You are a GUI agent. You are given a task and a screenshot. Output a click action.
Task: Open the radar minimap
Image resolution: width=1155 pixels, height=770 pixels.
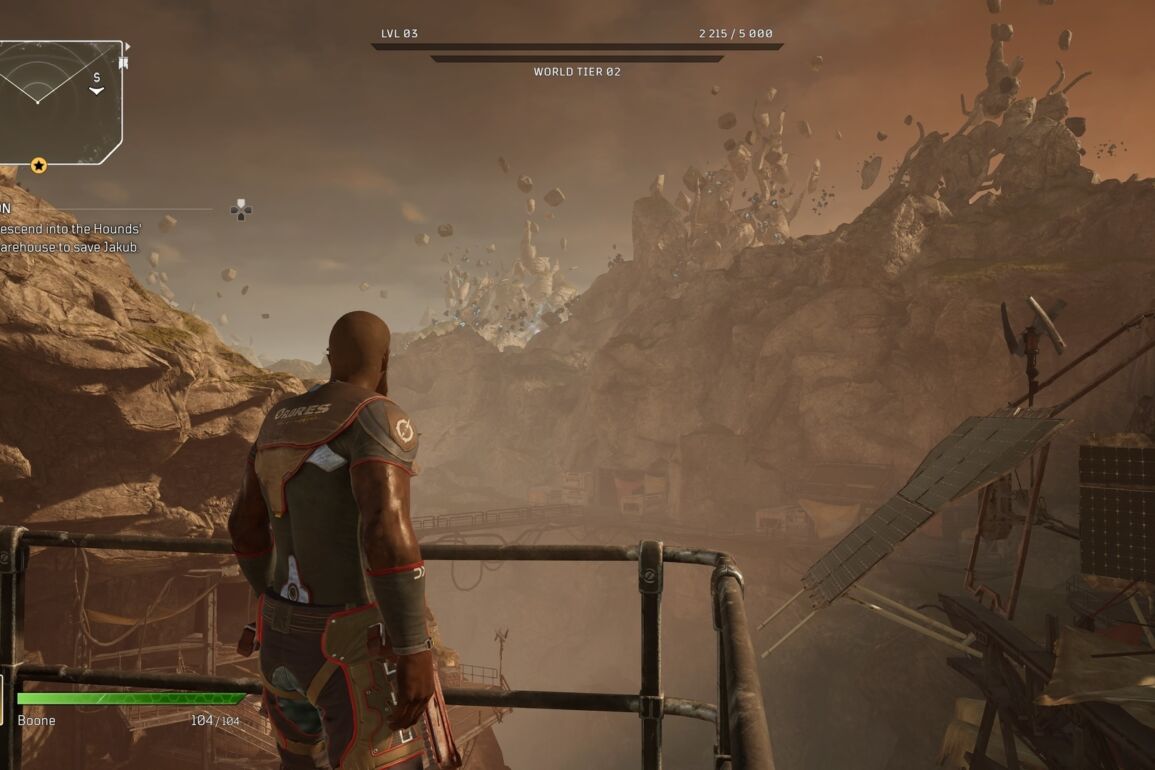(x=58, y=100)
